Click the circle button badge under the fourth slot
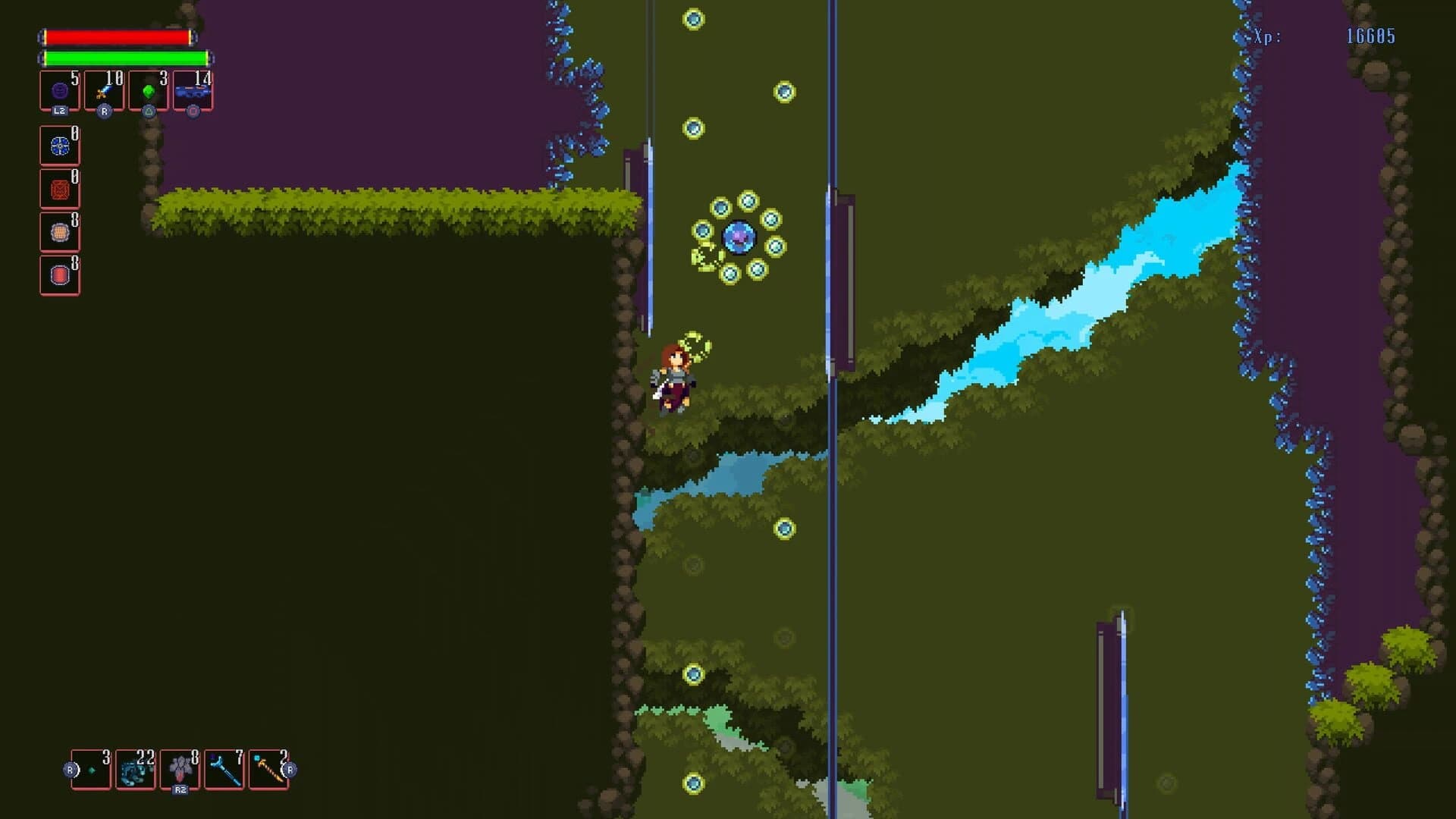1456x819 pixels. click(193, 111)
